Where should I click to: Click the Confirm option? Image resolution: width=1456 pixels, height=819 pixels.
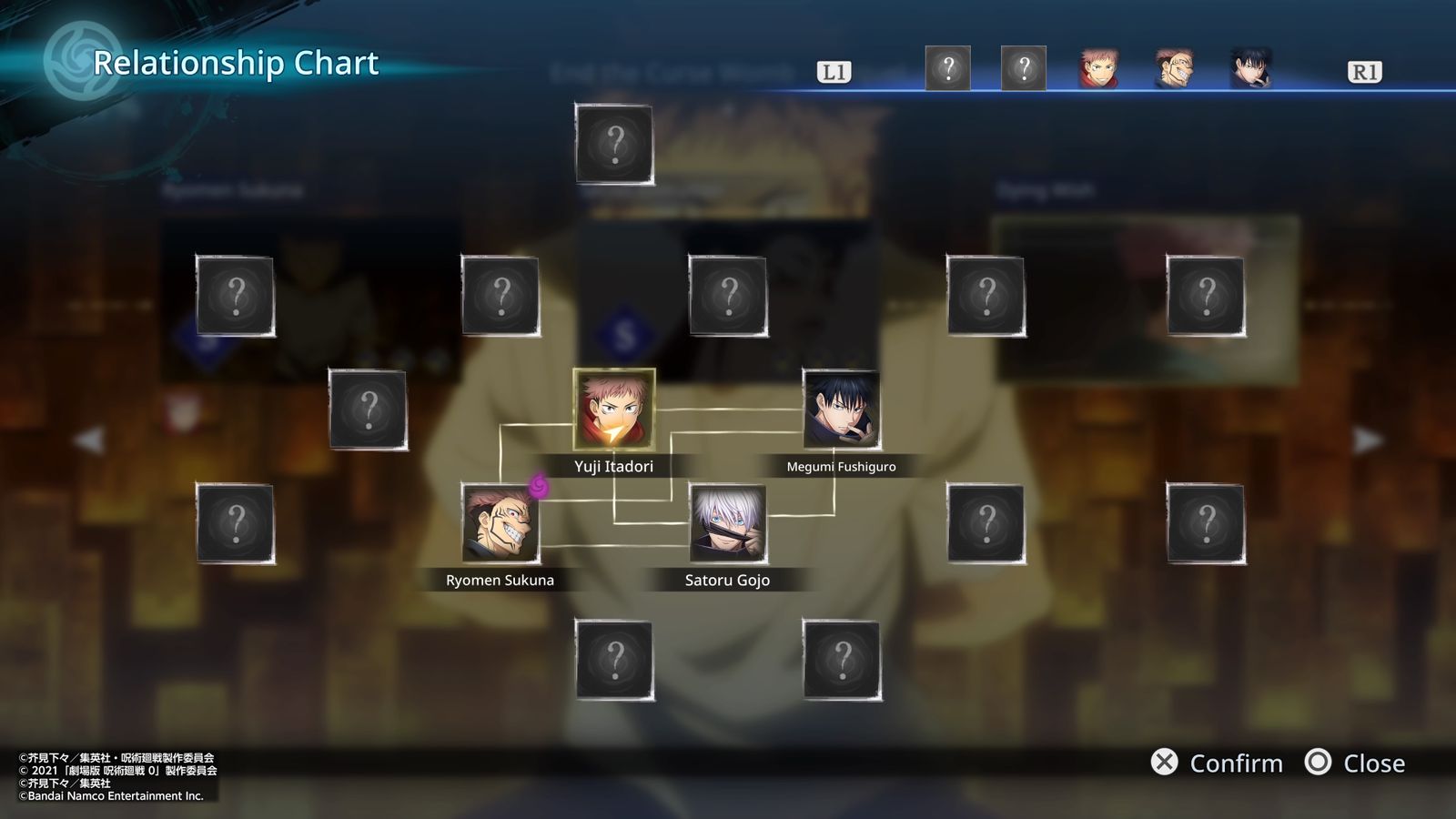1218,763
